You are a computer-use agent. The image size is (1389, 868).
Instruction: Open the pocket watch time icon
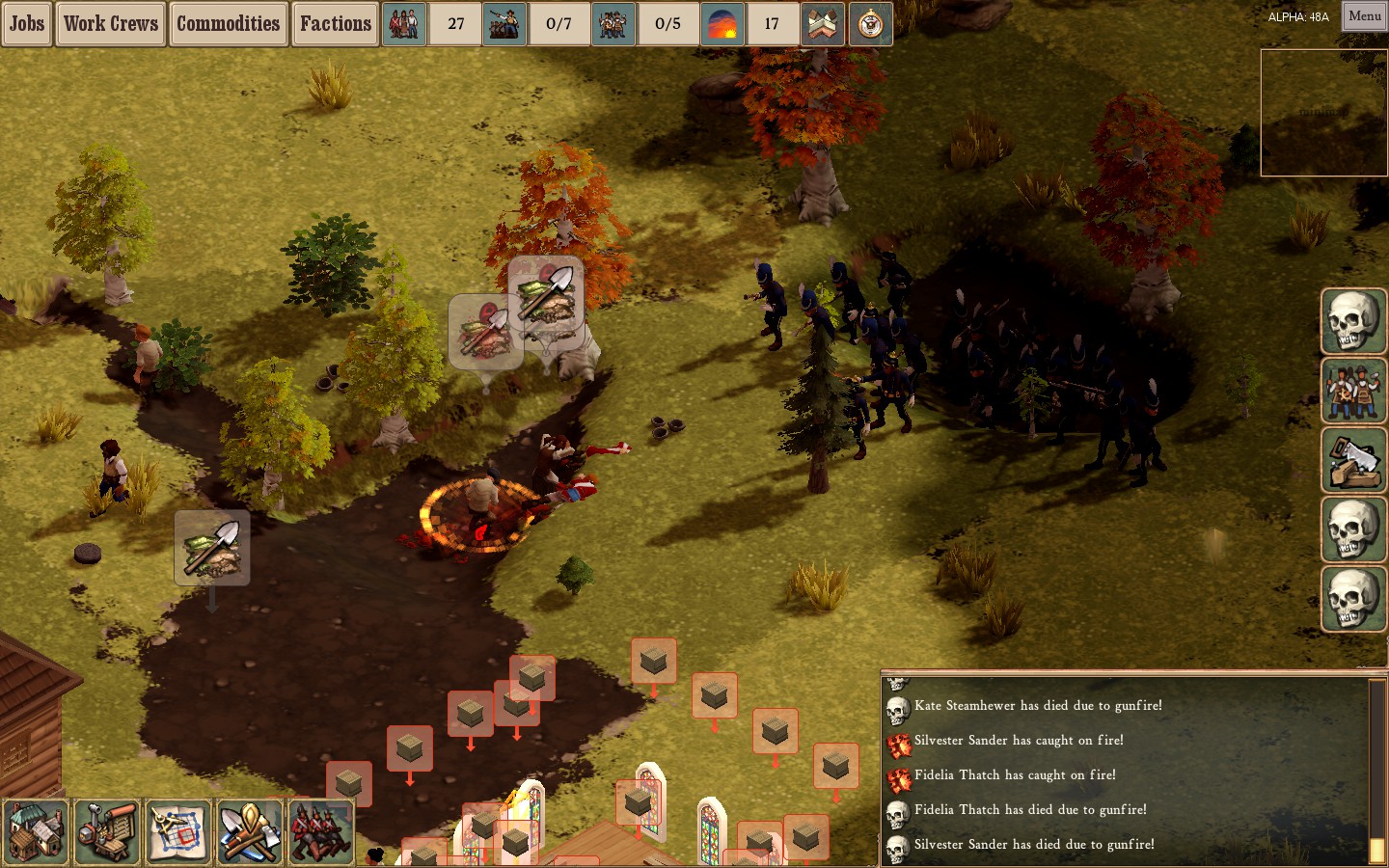(x=871, y=24)
